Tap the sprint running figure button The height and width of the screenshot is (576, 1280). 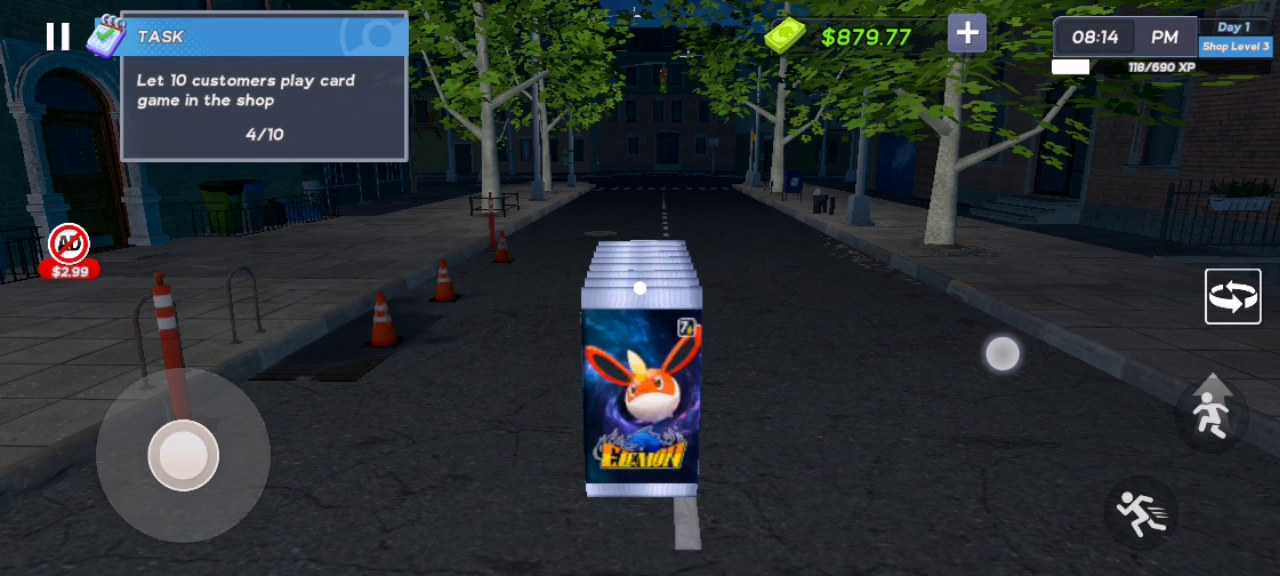(1141, 511)
